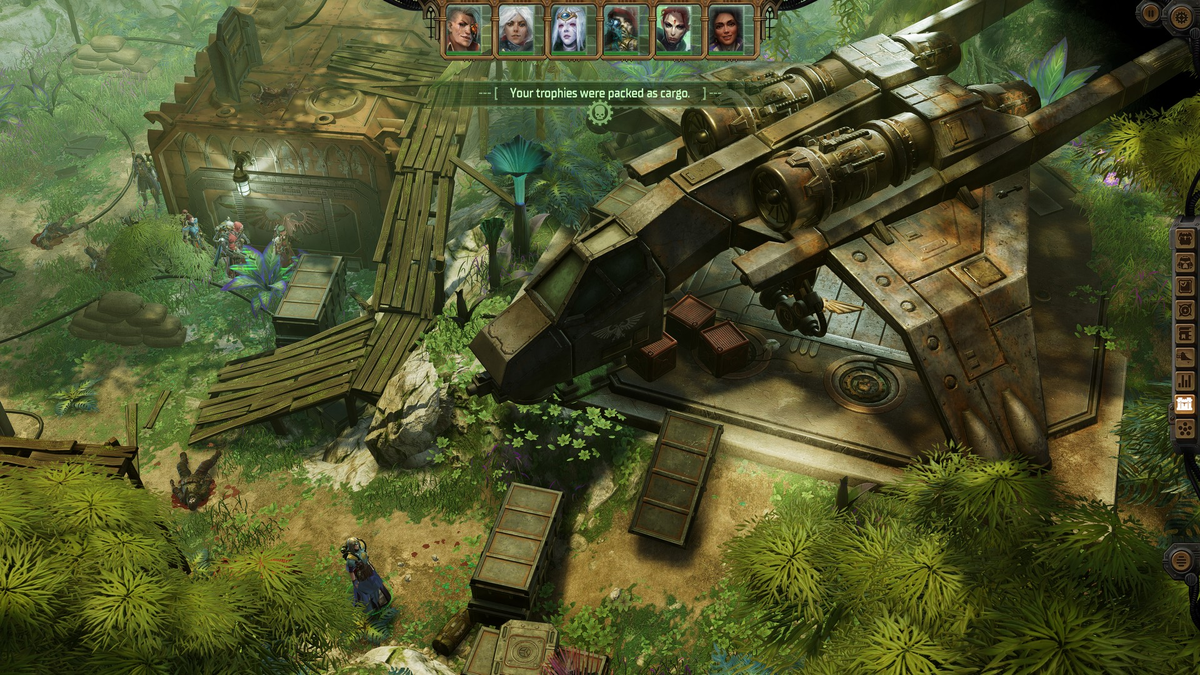The width and height of the screenshot is (1200, 675).
Task: Pick the red-haired woman portrait
Action: pyautogui.click(x=677, y=29)
